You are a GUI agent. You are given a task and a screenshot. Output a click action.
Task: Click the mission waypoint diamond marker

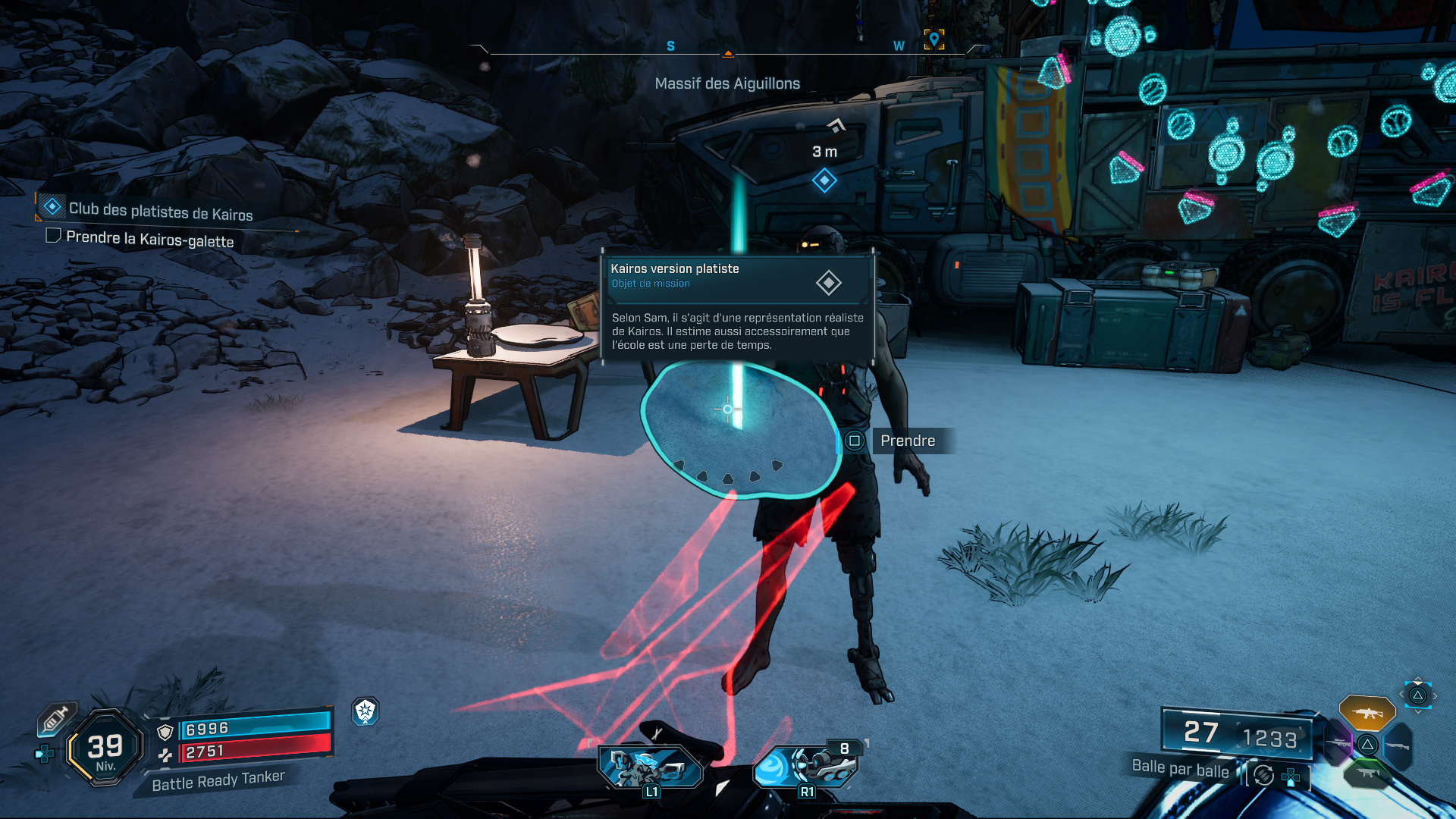[824, 180]
